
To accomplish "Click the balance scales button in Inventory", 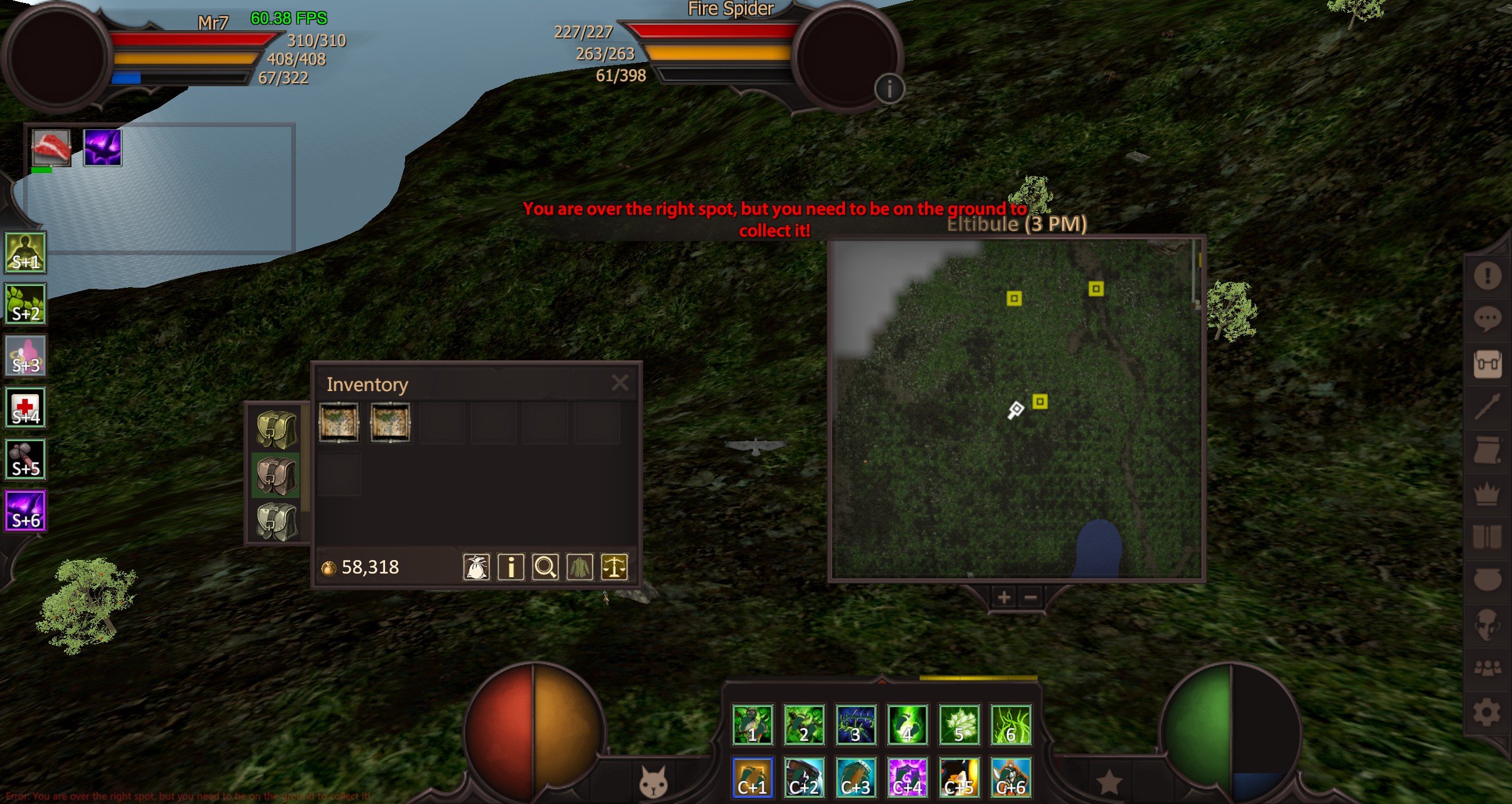I will click(614, 567).
